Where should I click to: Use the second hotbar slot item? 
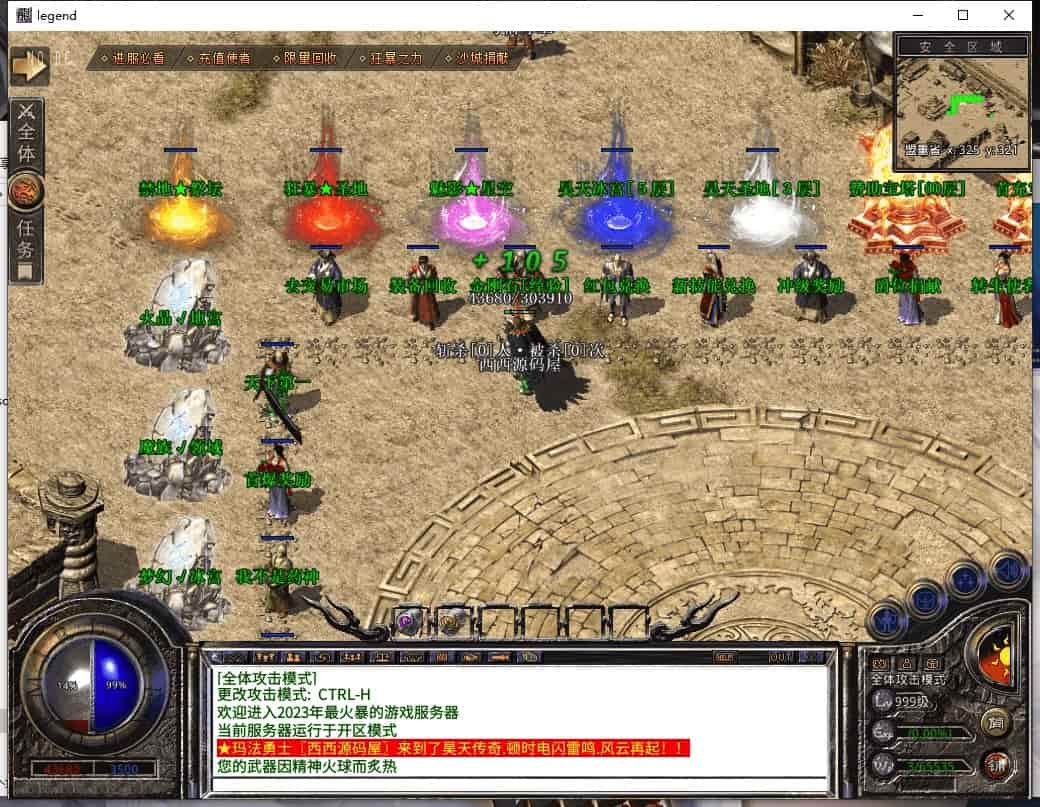[451, 621]
